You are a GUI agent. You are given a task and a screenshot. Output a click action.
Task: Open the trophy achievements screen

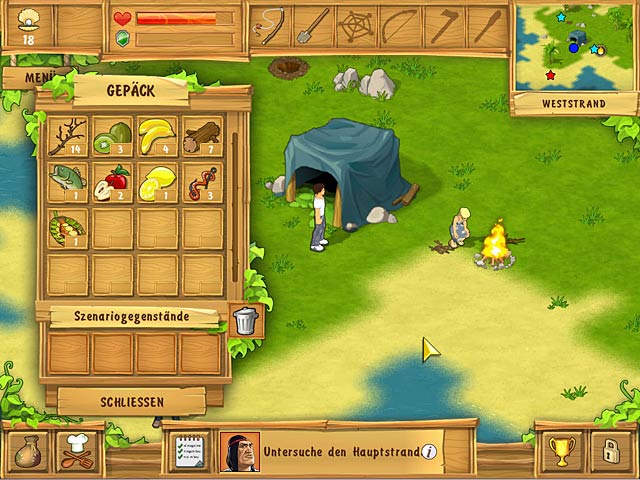click(x=561, y=451)
